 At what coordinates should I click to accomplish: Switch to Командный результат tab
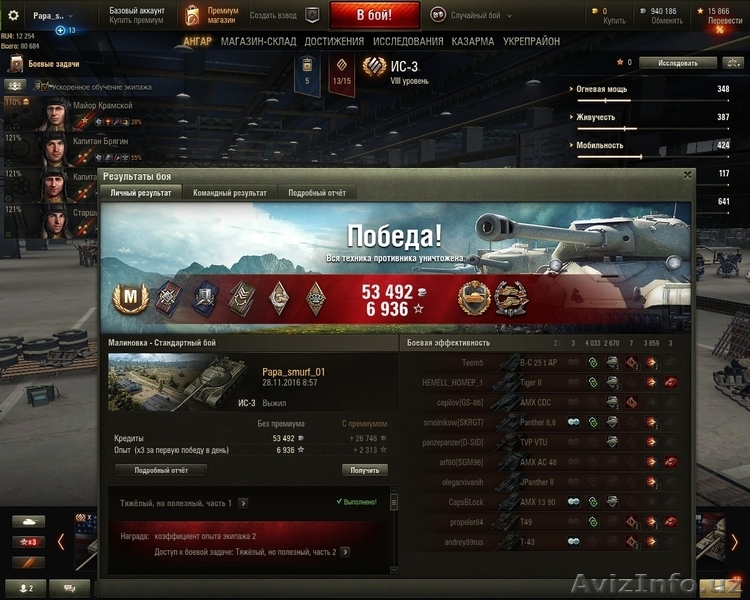(x=230, y=192)
